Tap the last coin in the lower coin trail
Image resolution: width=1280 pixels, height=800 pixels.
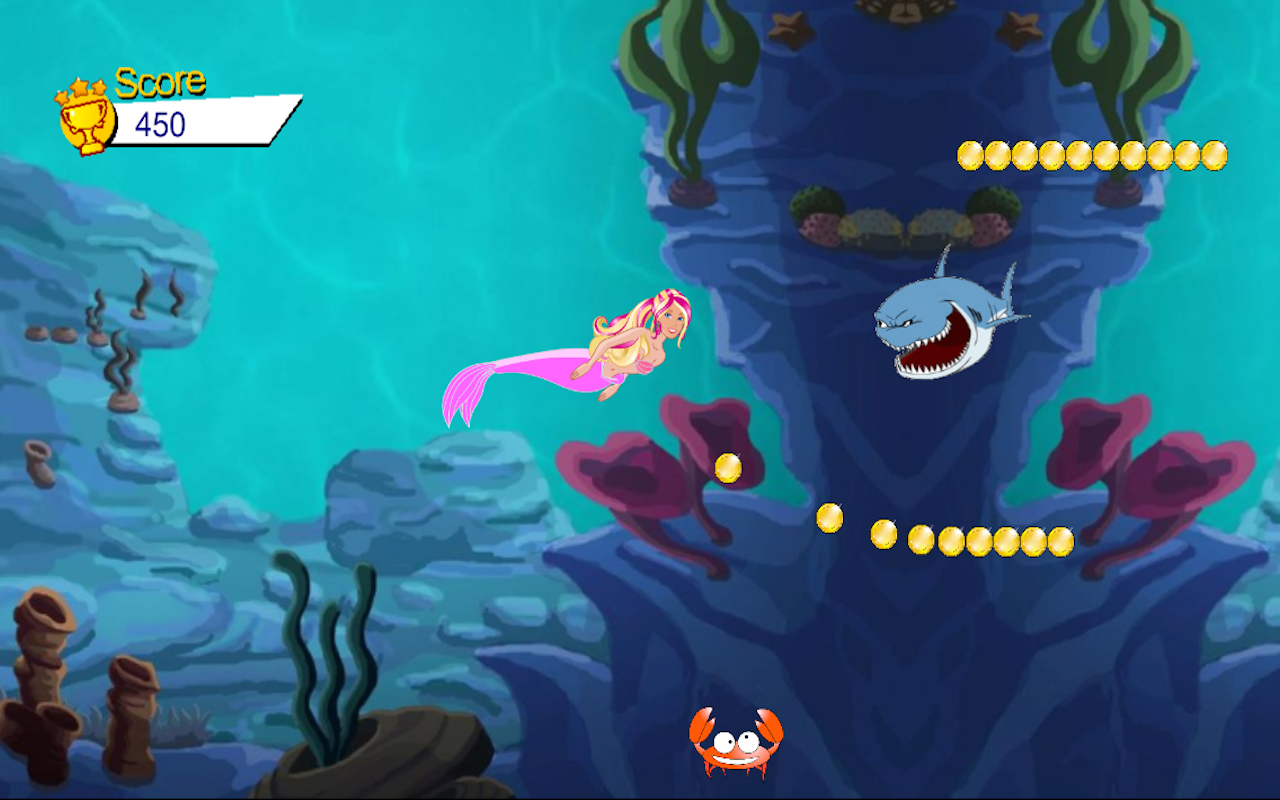(x=1062, y=543)
